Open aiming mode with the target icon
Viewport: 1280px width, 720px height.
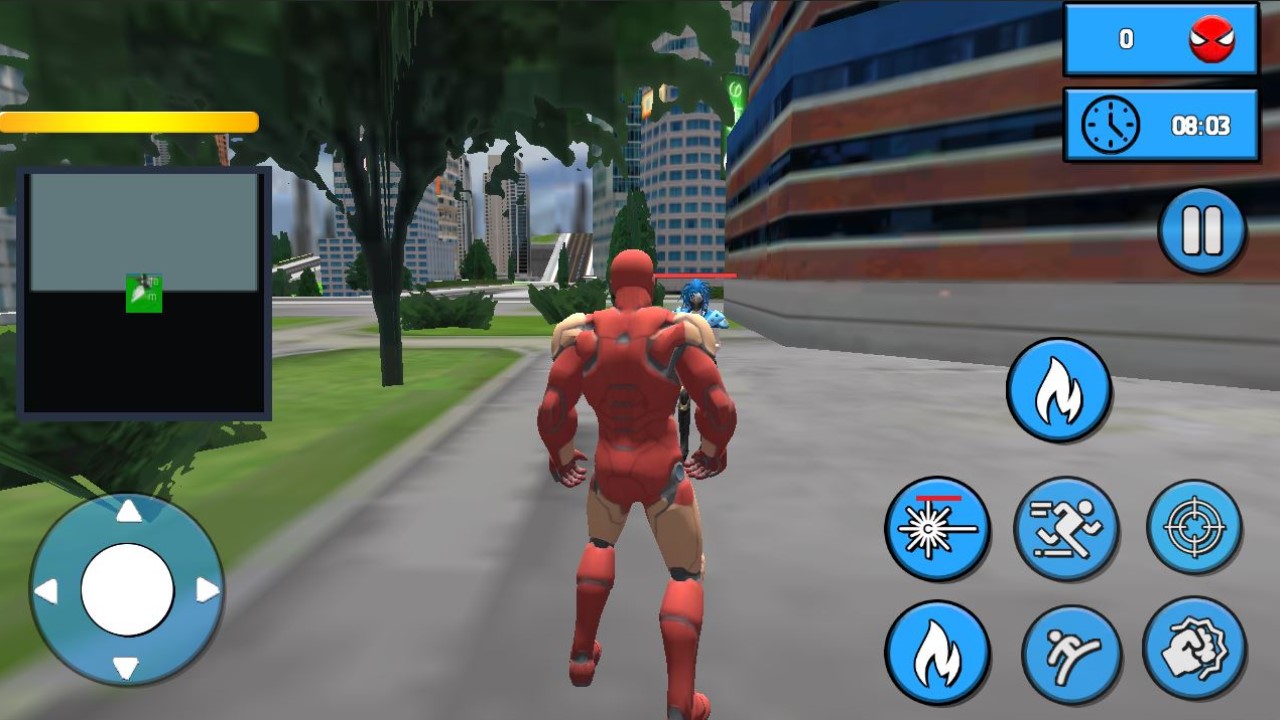1196,528
